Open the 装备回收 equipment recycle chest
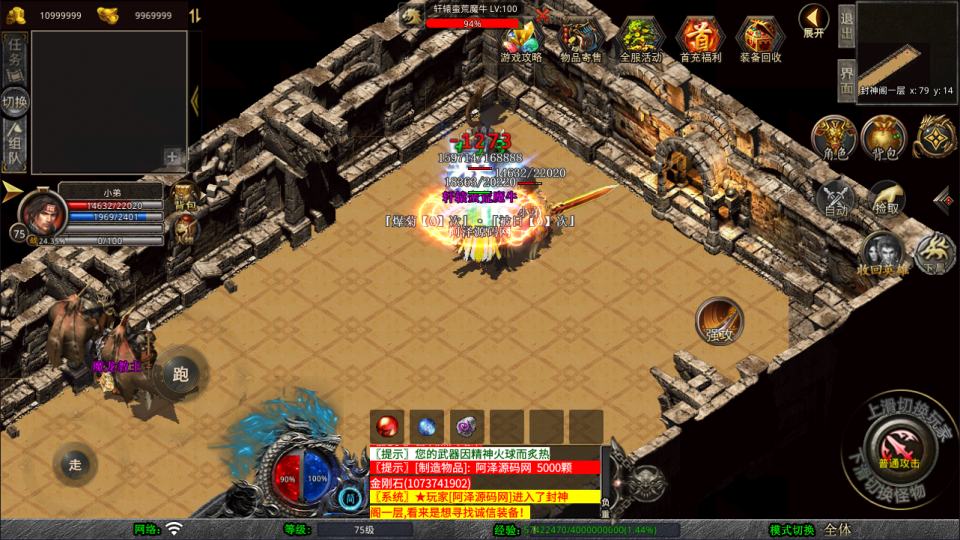Image resolution: width=960 pixels, height=540 pixels. pos(759,40)
